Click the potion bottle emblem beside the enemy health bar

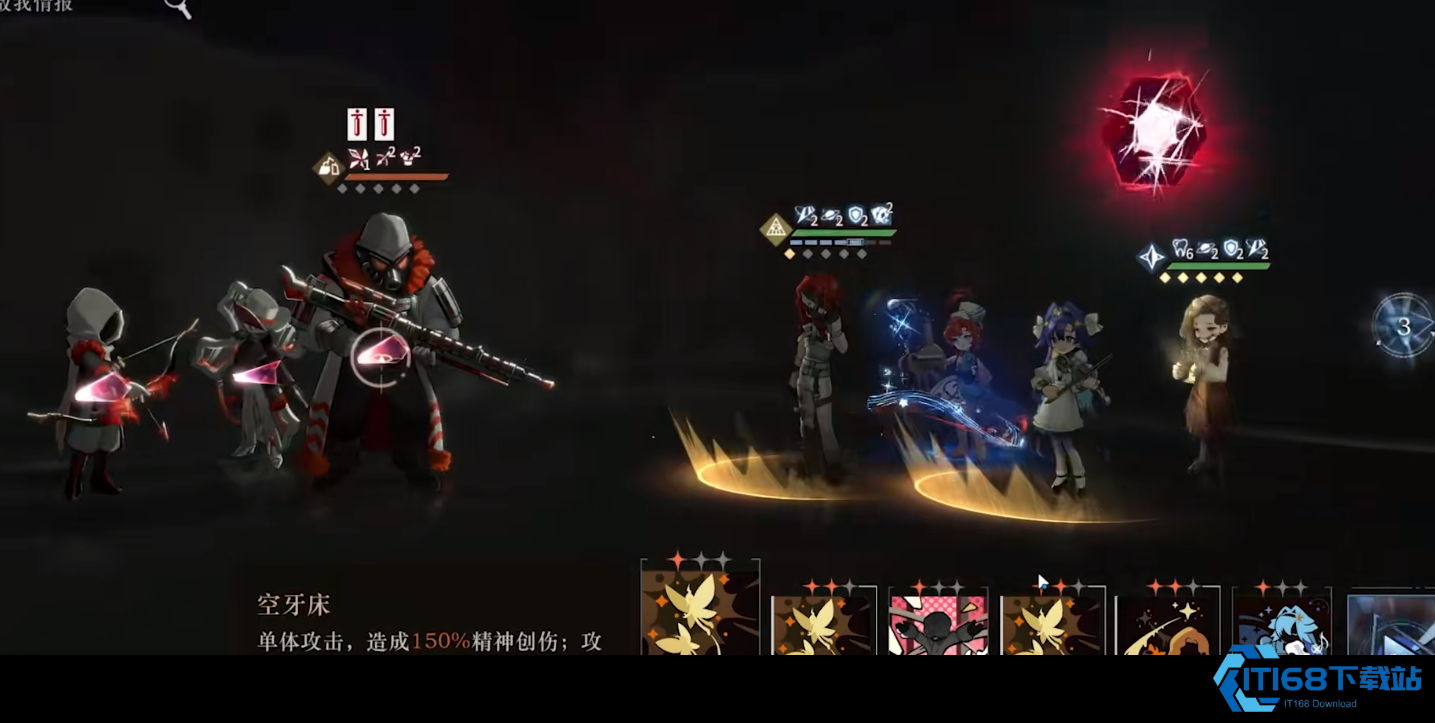(330, 168)
